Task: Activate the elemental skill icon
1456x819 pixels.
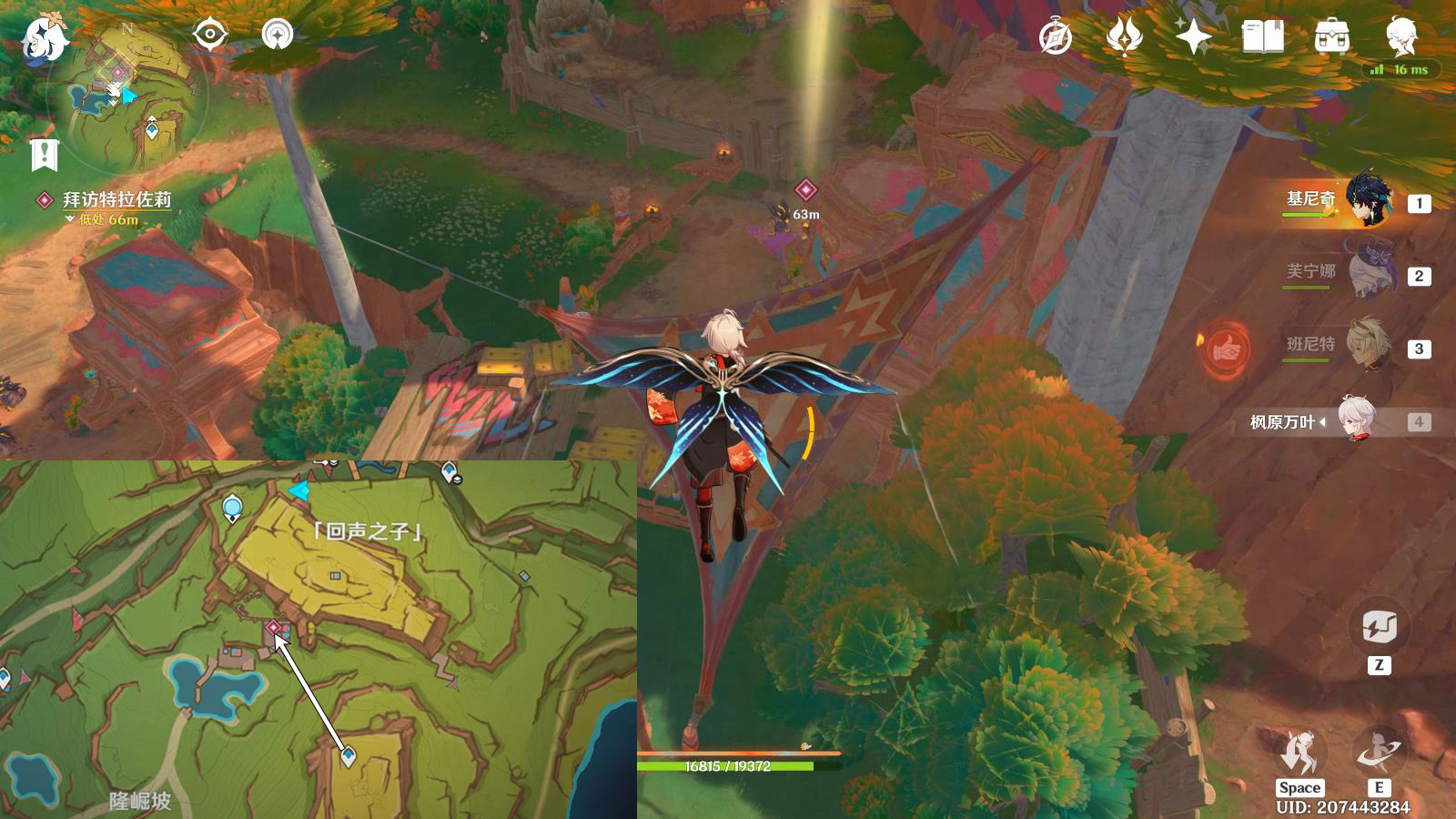Action: pos(1379,753)
